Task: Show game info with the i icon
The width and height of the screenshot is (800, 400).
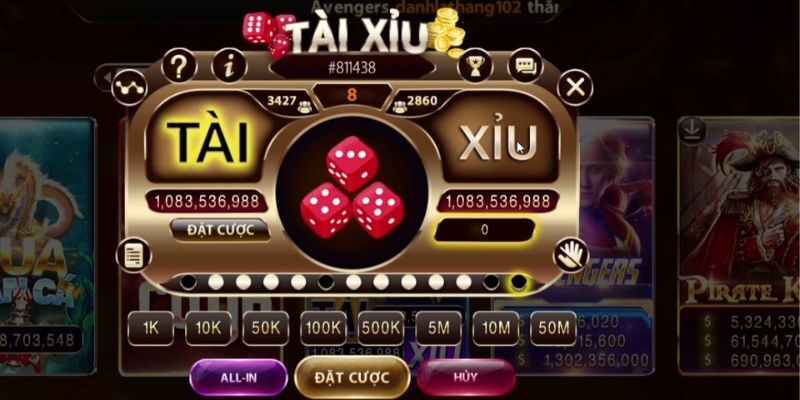Action: point(230,67)
